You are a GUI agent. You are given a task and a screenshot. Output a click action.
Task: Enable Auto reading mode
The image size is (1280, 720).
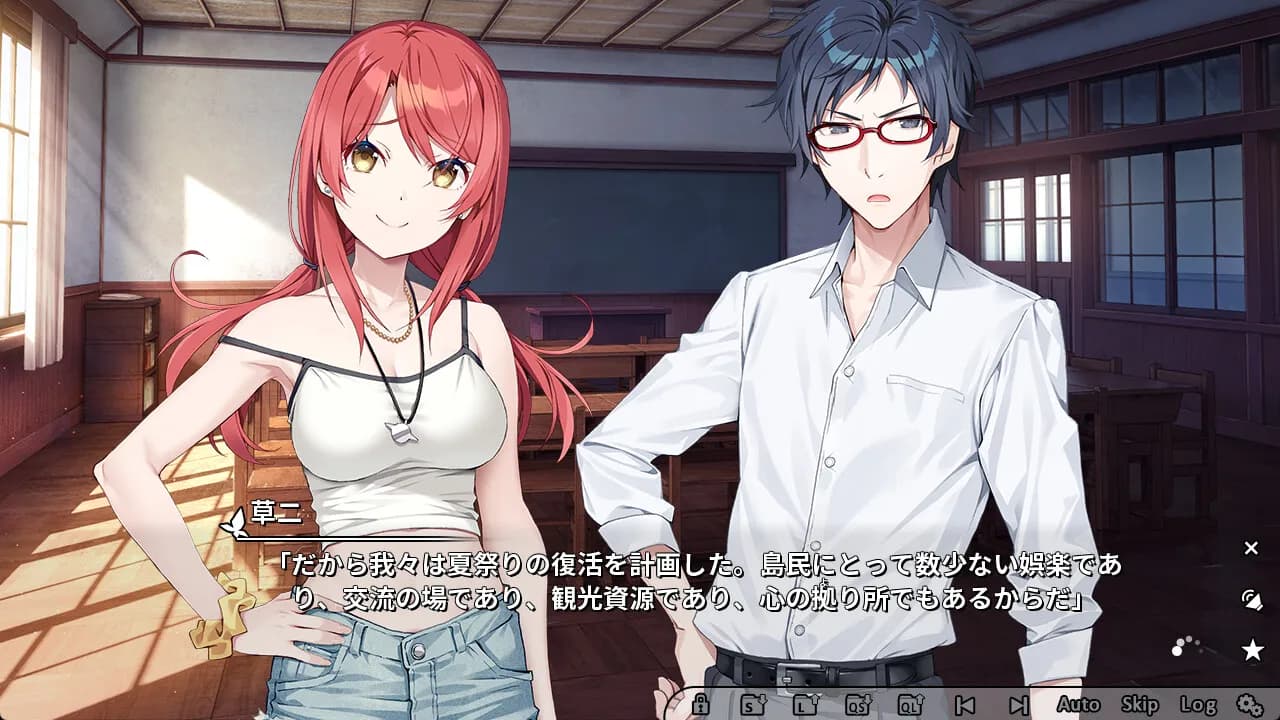click(x=1078, y=703)
